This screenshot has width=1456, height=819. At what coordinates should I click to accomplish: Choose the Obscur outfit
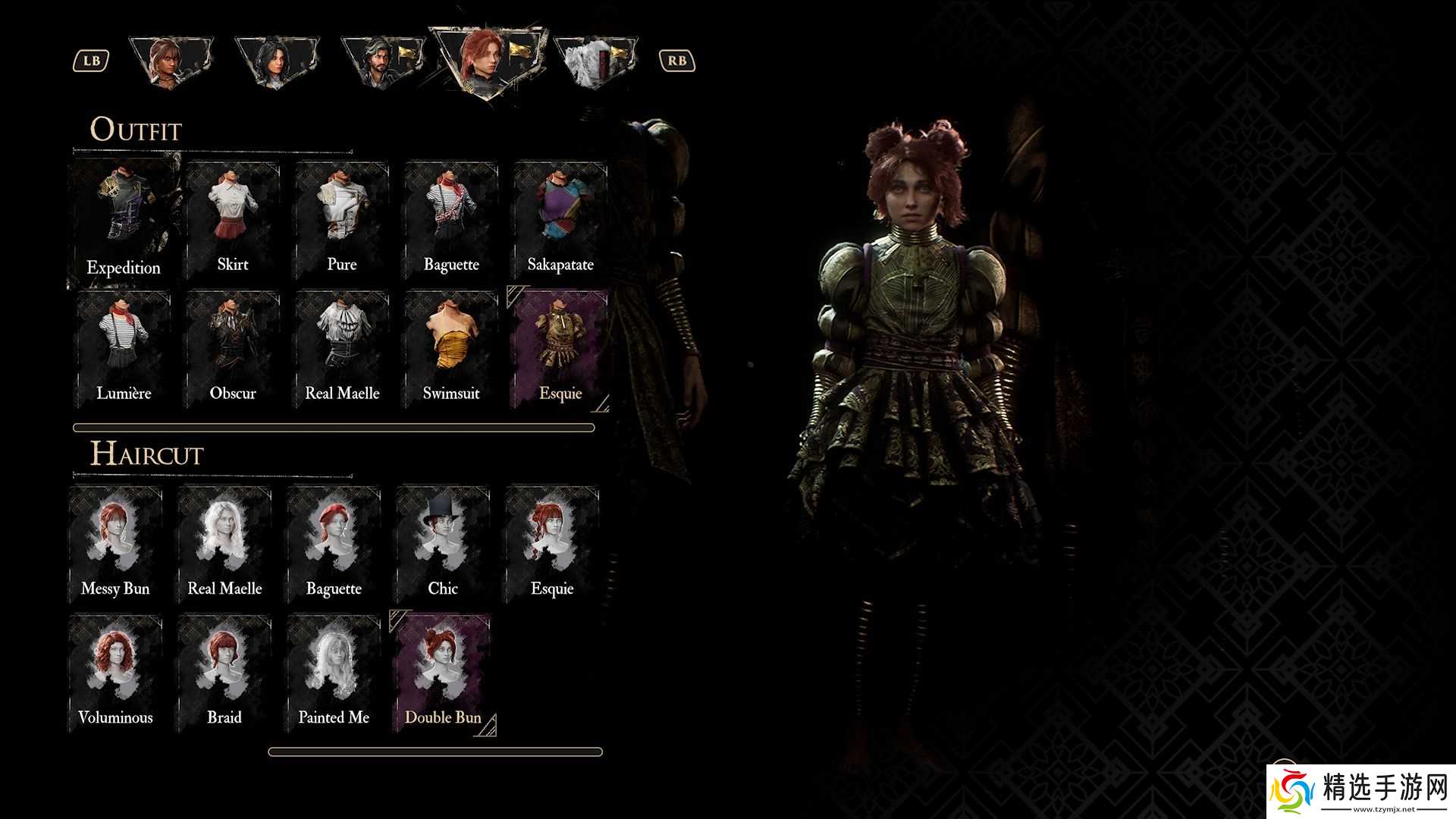233,349
